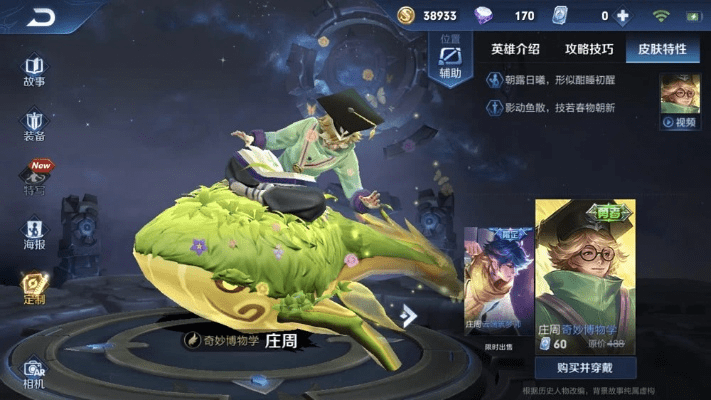Play the skin preview 视频

679,102
